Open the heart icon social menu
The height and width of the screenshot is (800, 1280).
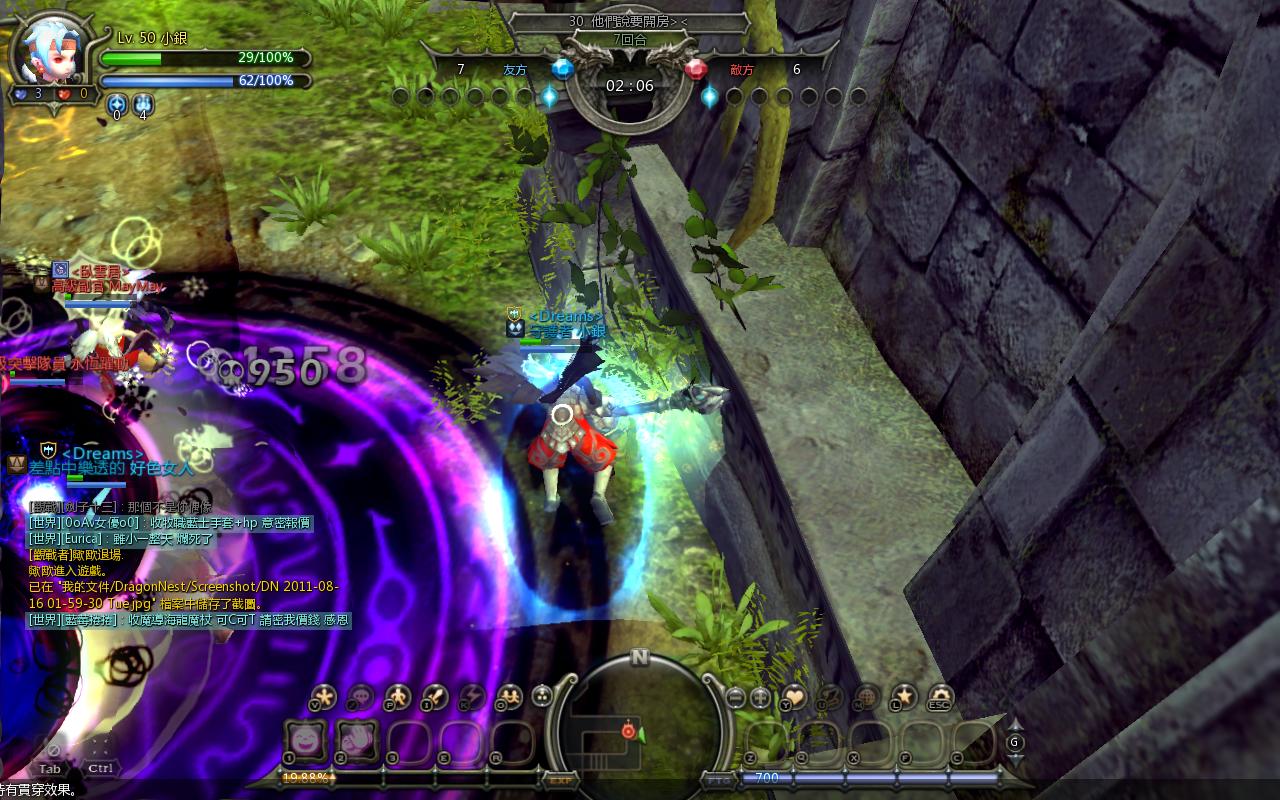point(794,696)
